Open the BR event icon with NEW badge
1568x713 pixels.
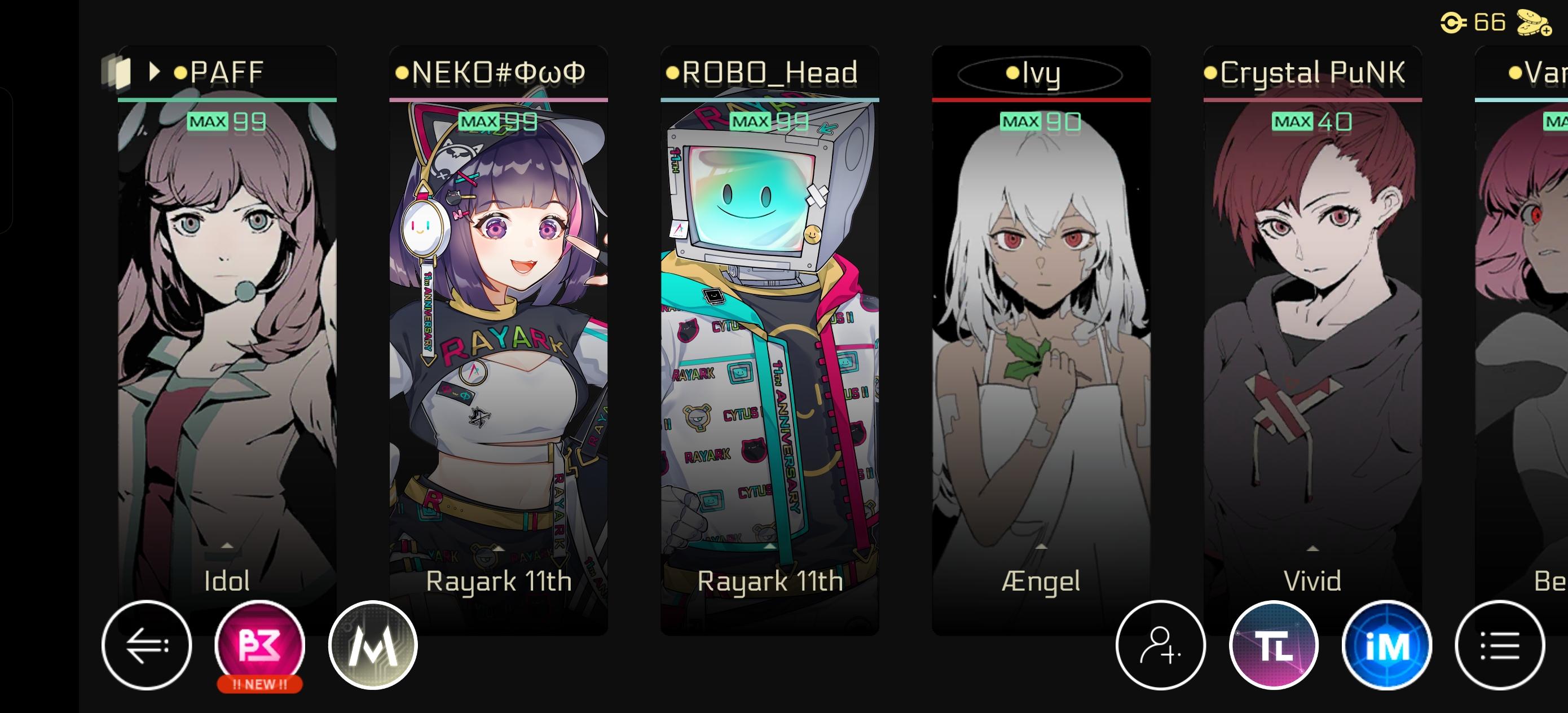click(260, 646)
